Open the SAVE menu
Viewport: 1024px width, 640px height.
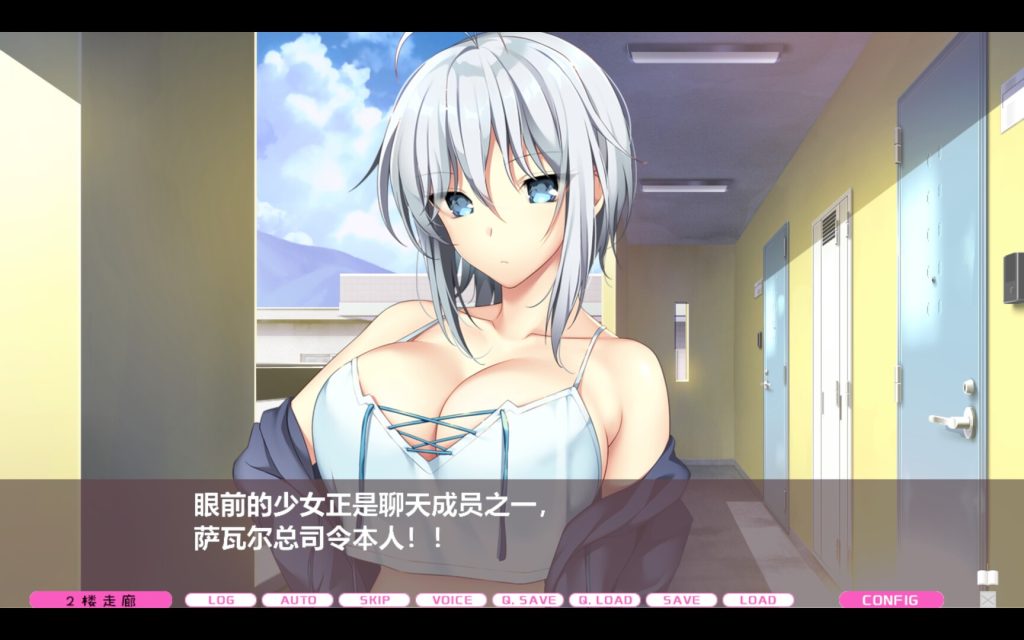click(681, 600)
